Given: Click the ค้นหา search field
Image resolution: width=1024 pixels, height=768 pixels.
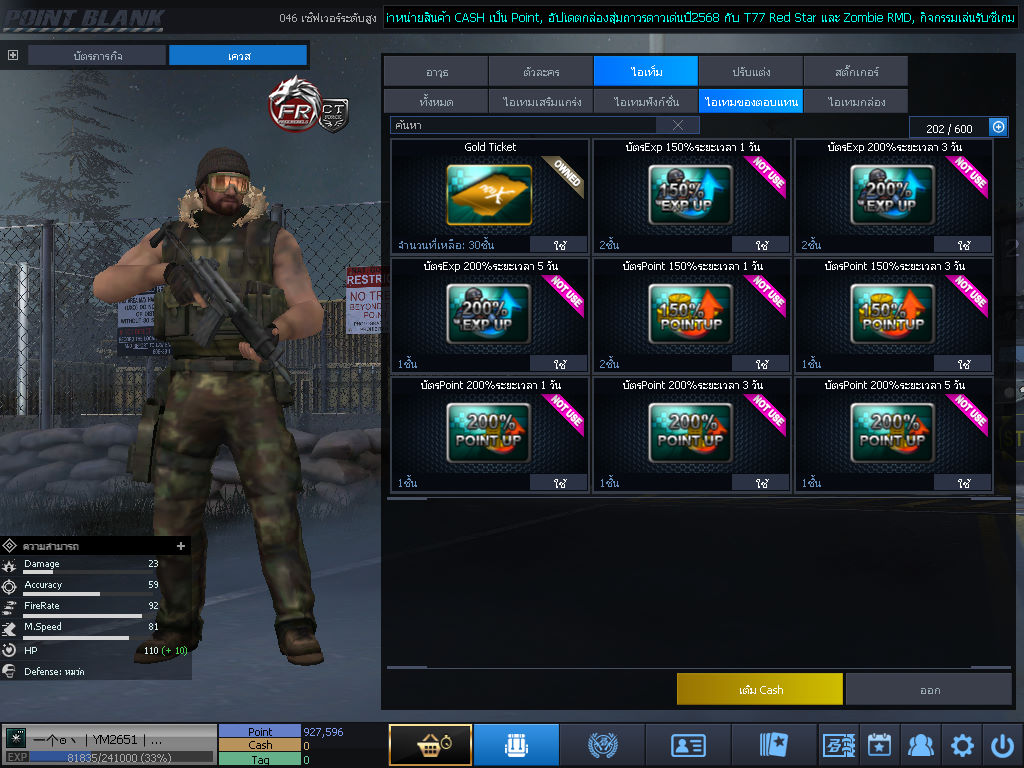Looking at the screenshot, I should pos(522,125).
